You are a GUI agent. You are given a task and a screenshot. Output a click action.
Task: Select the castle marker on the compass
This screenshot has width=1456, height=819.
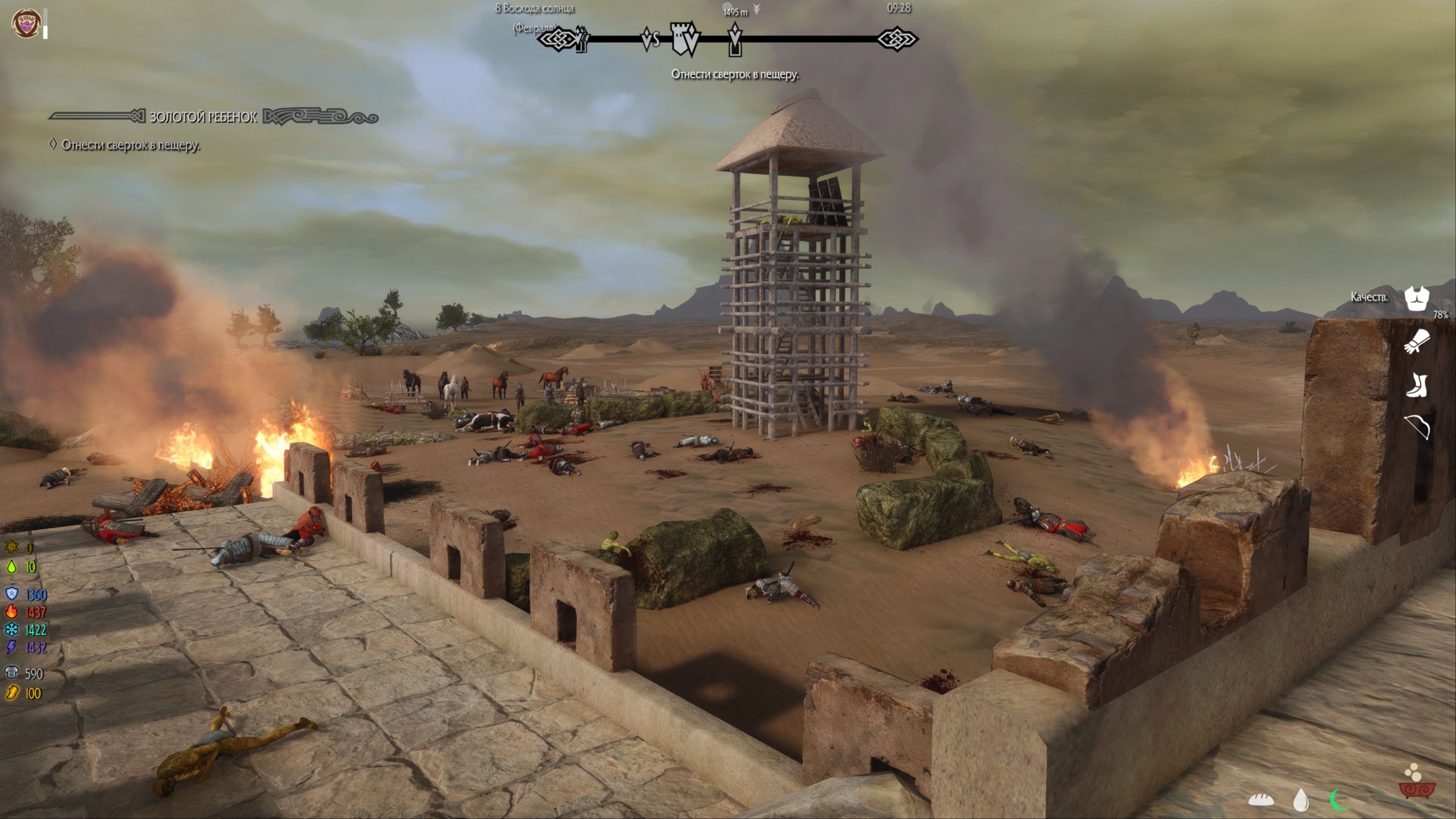pos(684,38)
